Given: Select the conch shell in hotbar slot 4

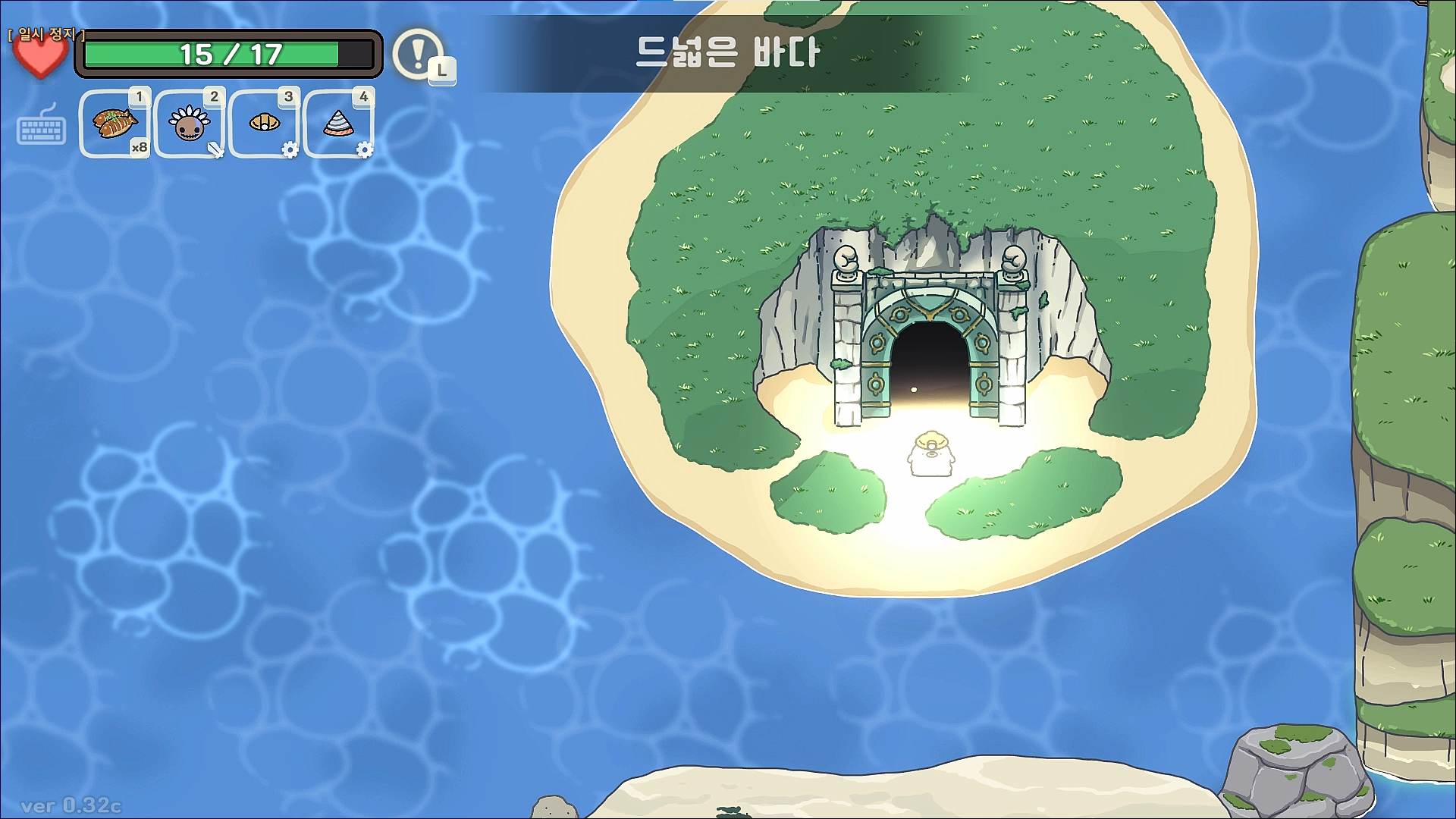Looking at the screenshot, I should (338, 124).
